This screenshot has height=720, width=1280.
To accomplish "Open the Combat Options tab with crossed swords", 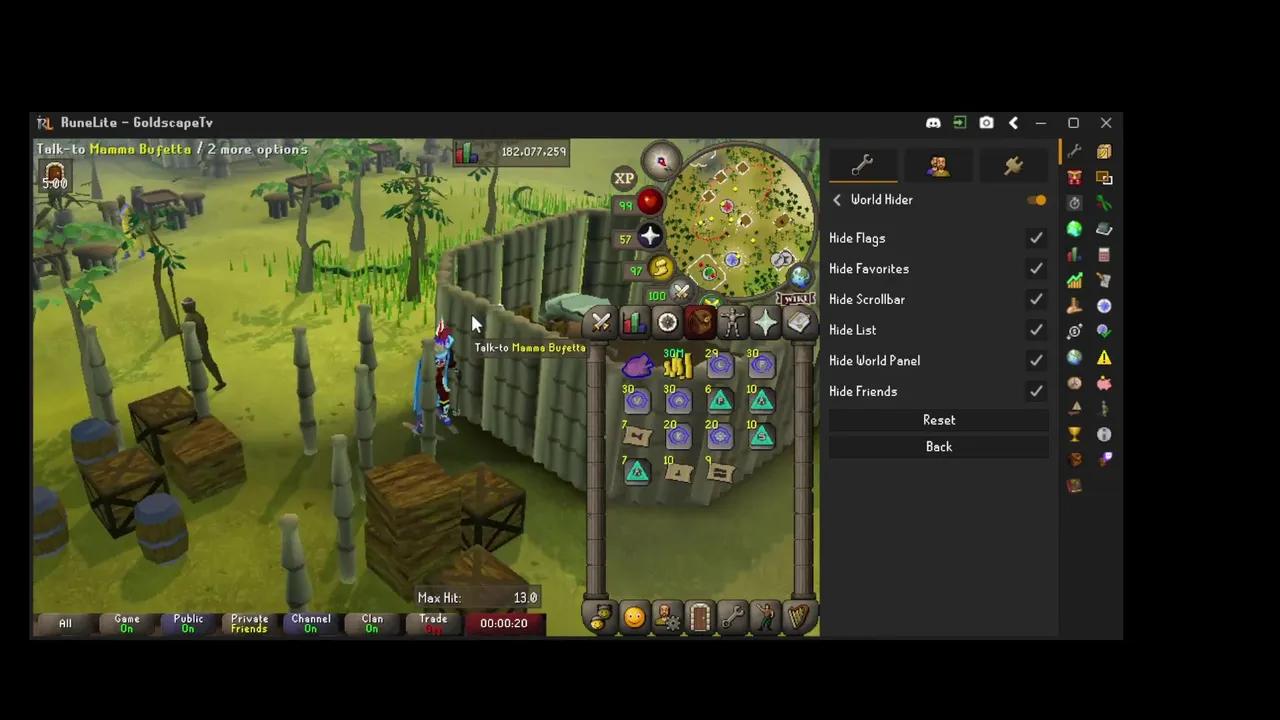I will click(601, 322).
